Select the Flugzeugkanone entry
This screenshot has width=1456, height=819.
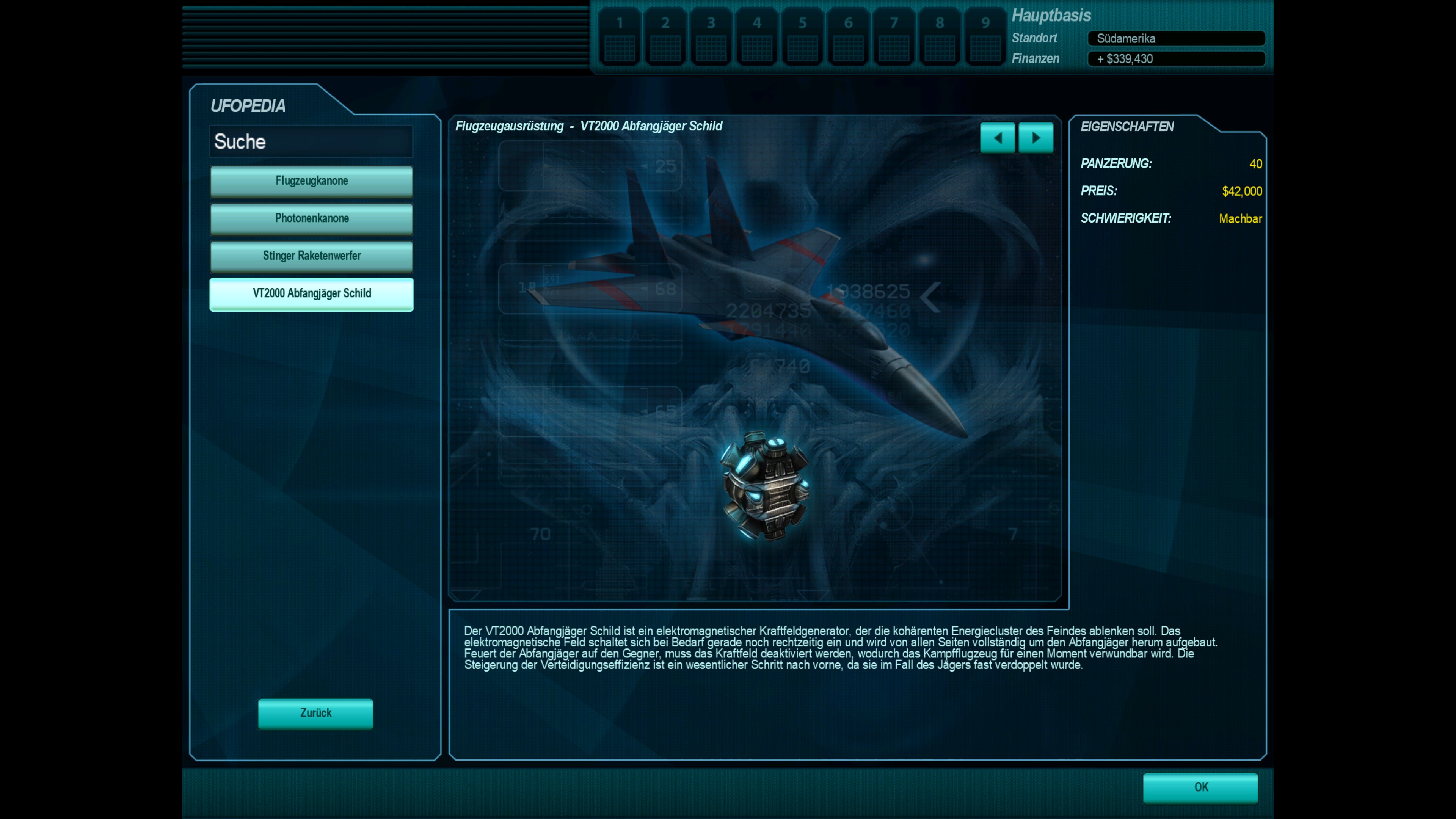click(x=311, y=181)
